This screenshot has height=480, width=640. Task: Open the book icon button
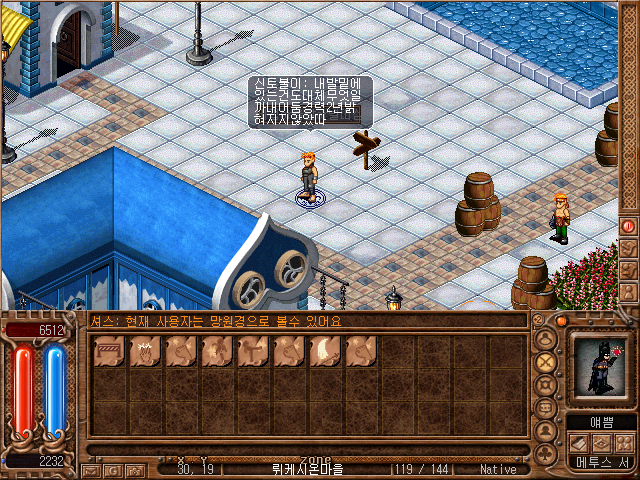[x=579, y=443]
